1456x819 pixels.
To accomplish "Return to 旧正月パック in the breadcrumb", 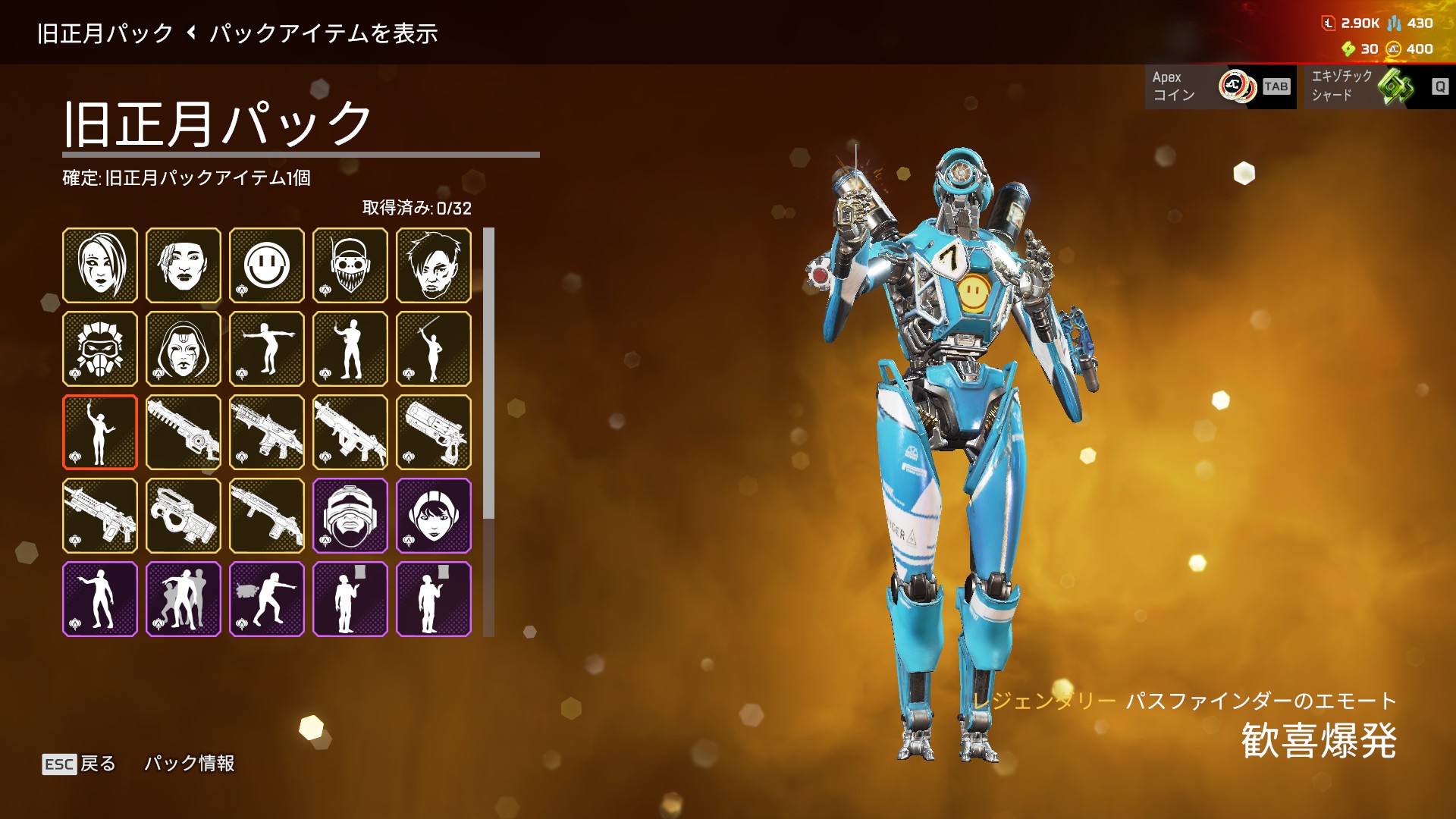I will click(105, 33).
